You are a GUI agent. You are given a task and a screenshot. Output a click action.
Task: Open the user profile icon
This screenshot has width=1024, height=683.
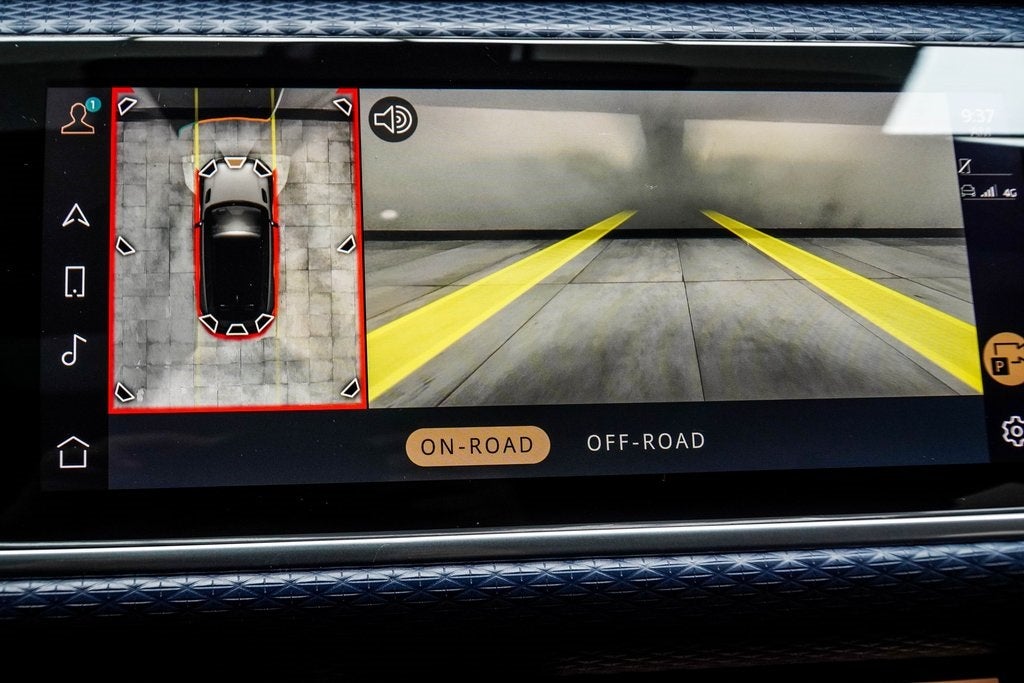77,118
